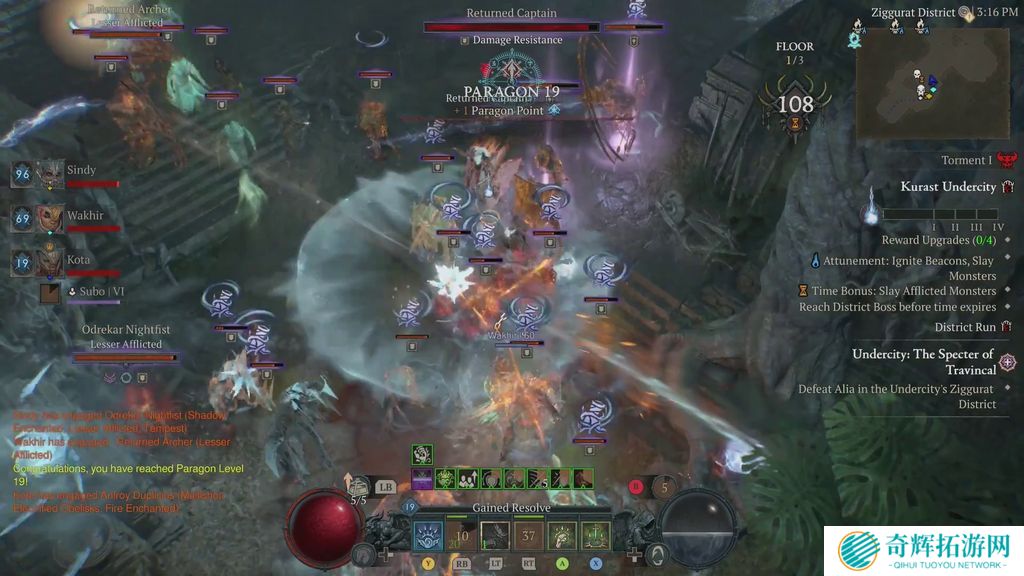Click the Returned Captain boss health bar

[x=511, y=27]
